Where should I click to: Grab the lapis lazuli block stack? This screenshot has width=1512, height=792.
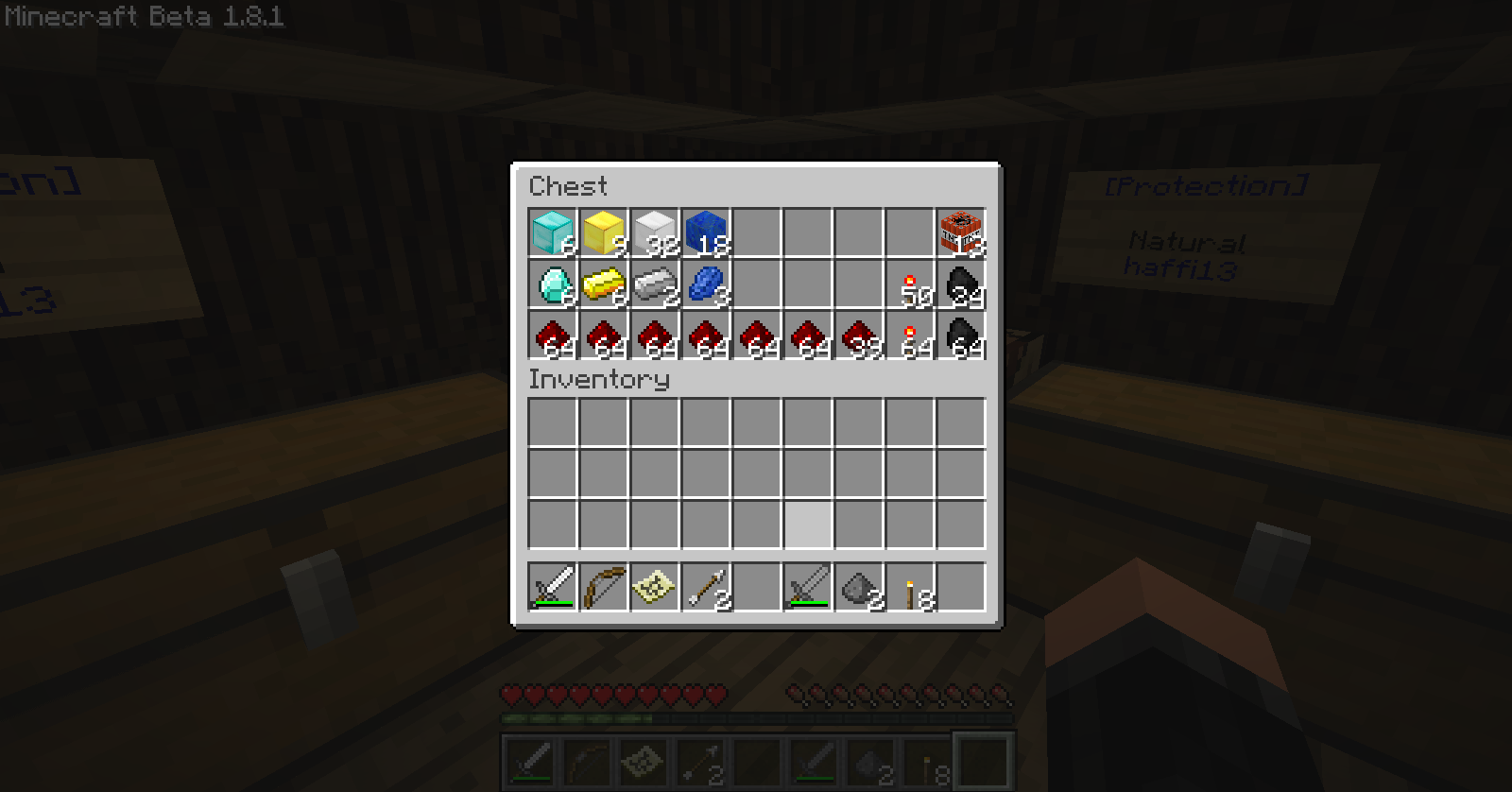(706, 232)
